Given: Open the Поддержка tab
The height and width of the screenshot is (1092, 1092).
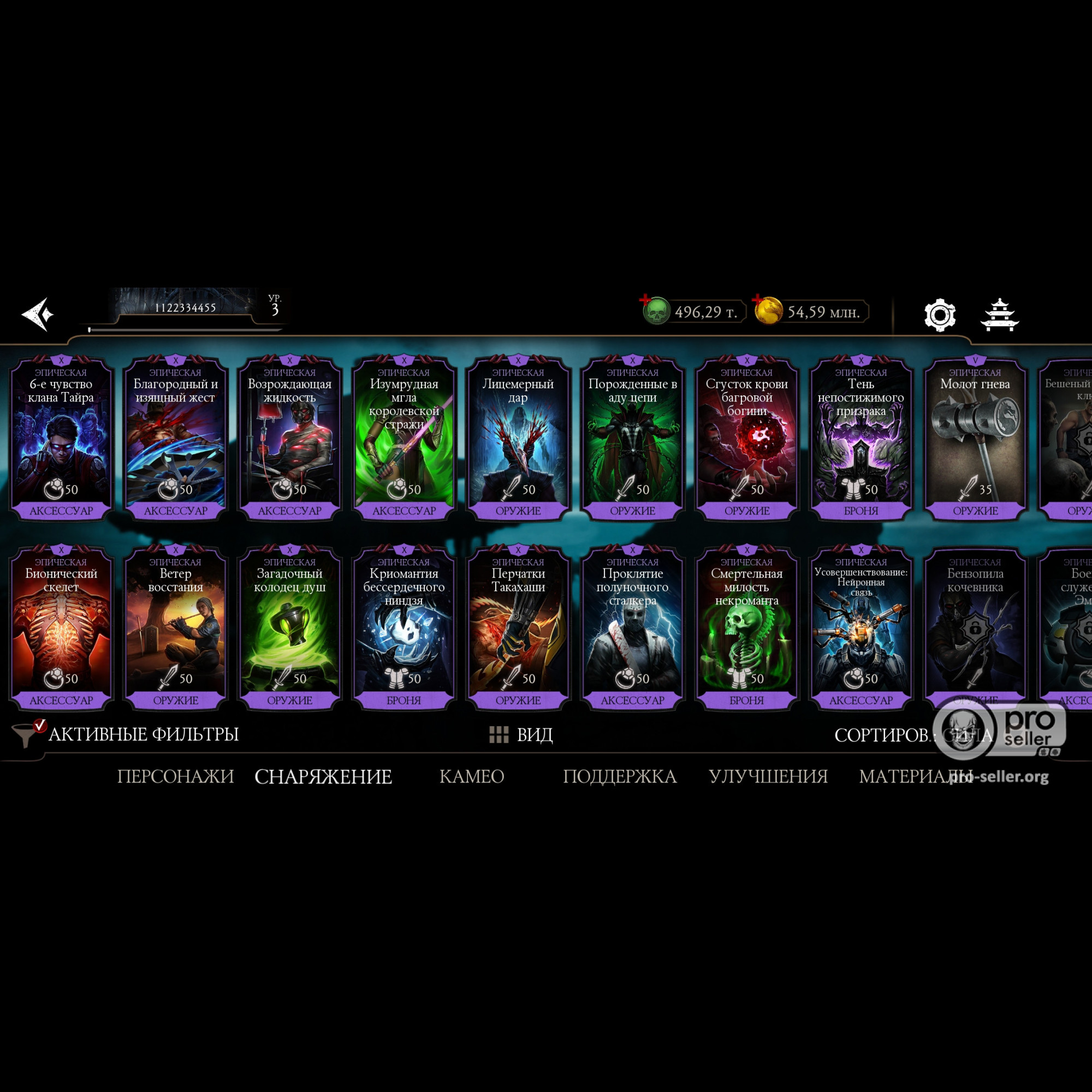Looking at the screenshot, I should click(620, 776).
